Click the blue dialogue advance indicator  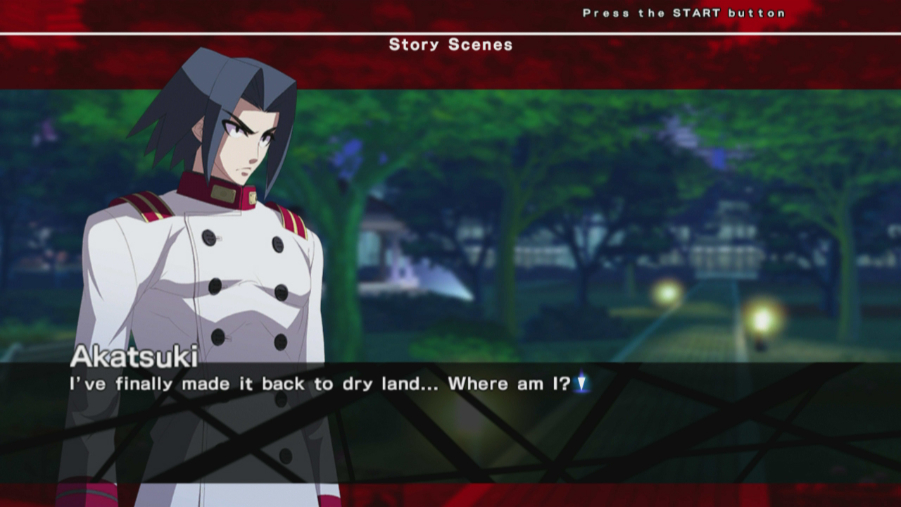click(x=584, y=383)
